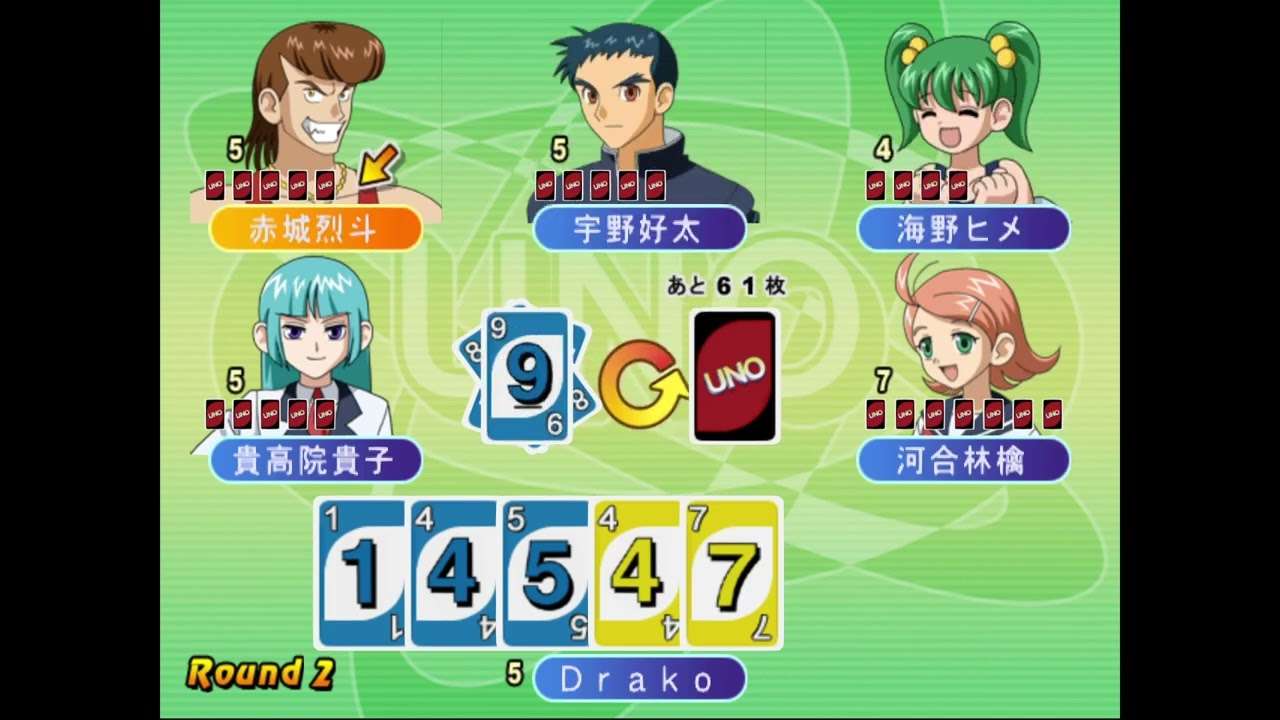Select the yellow 7 card

pos(733,573)
